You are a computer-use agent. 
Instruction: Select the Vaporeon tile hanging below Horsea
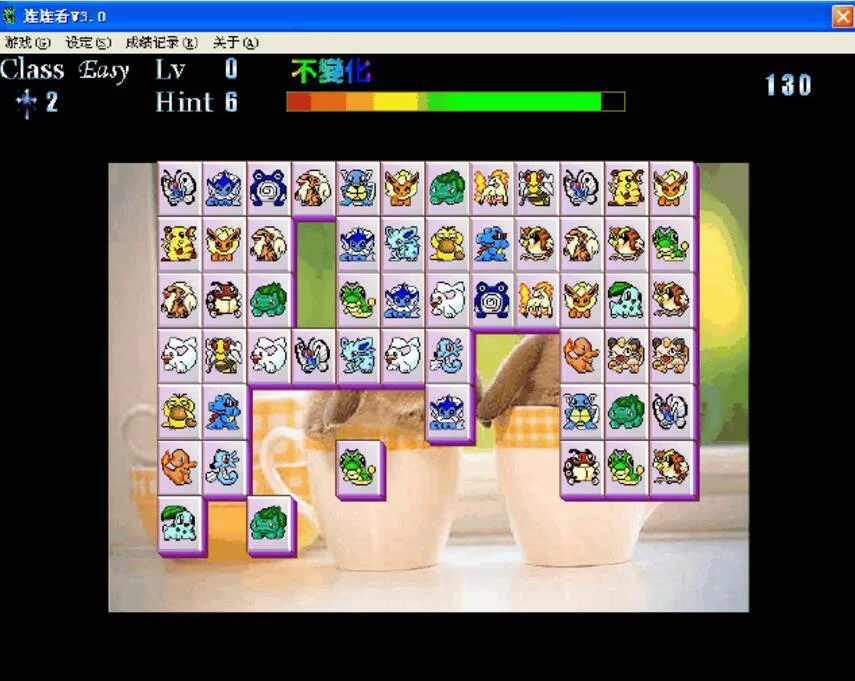pos(447,410)
